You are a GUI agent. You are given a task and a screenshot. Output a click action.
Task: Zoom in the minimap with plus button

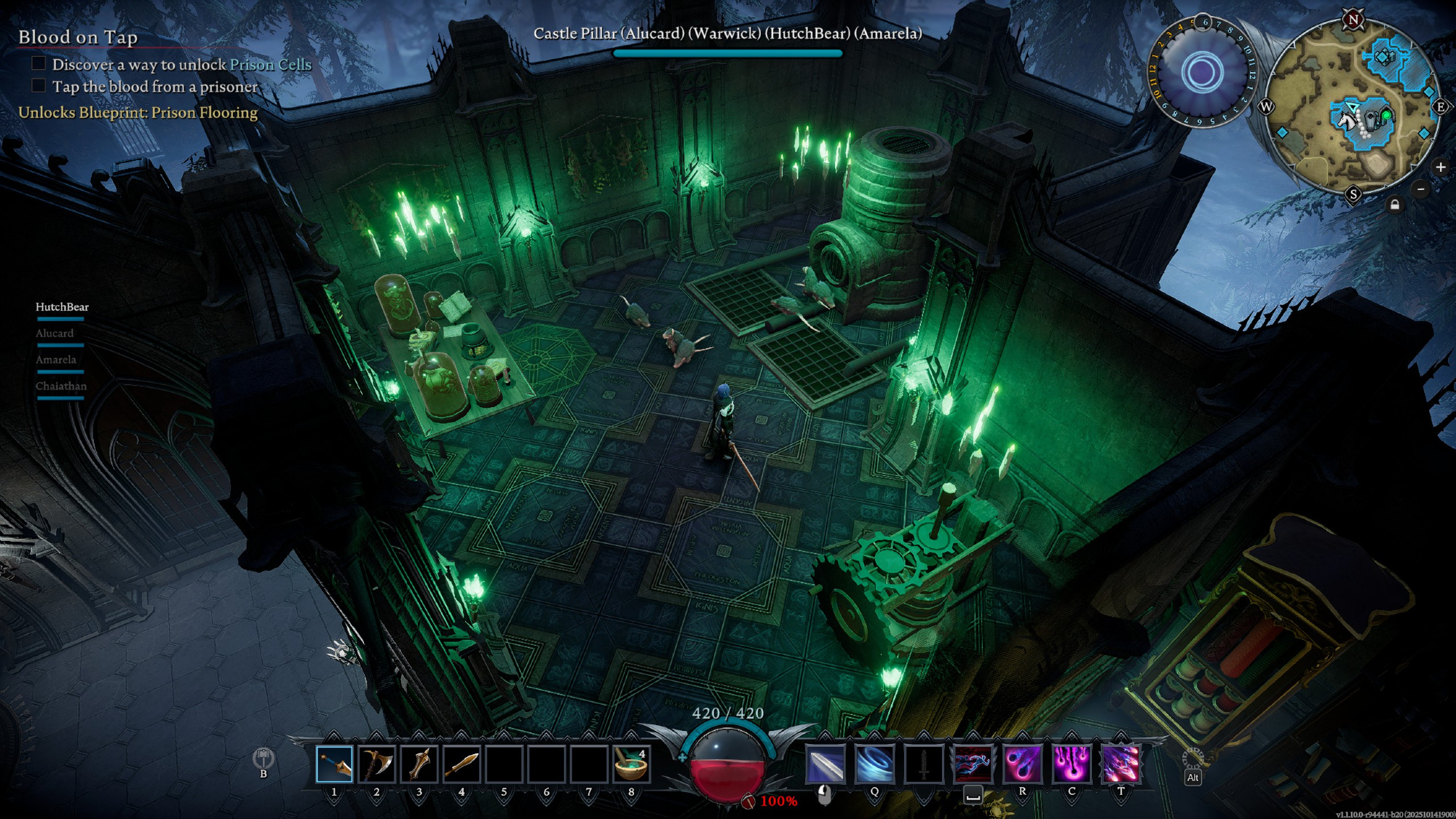pyautogui.click(x=1440, y=167)
